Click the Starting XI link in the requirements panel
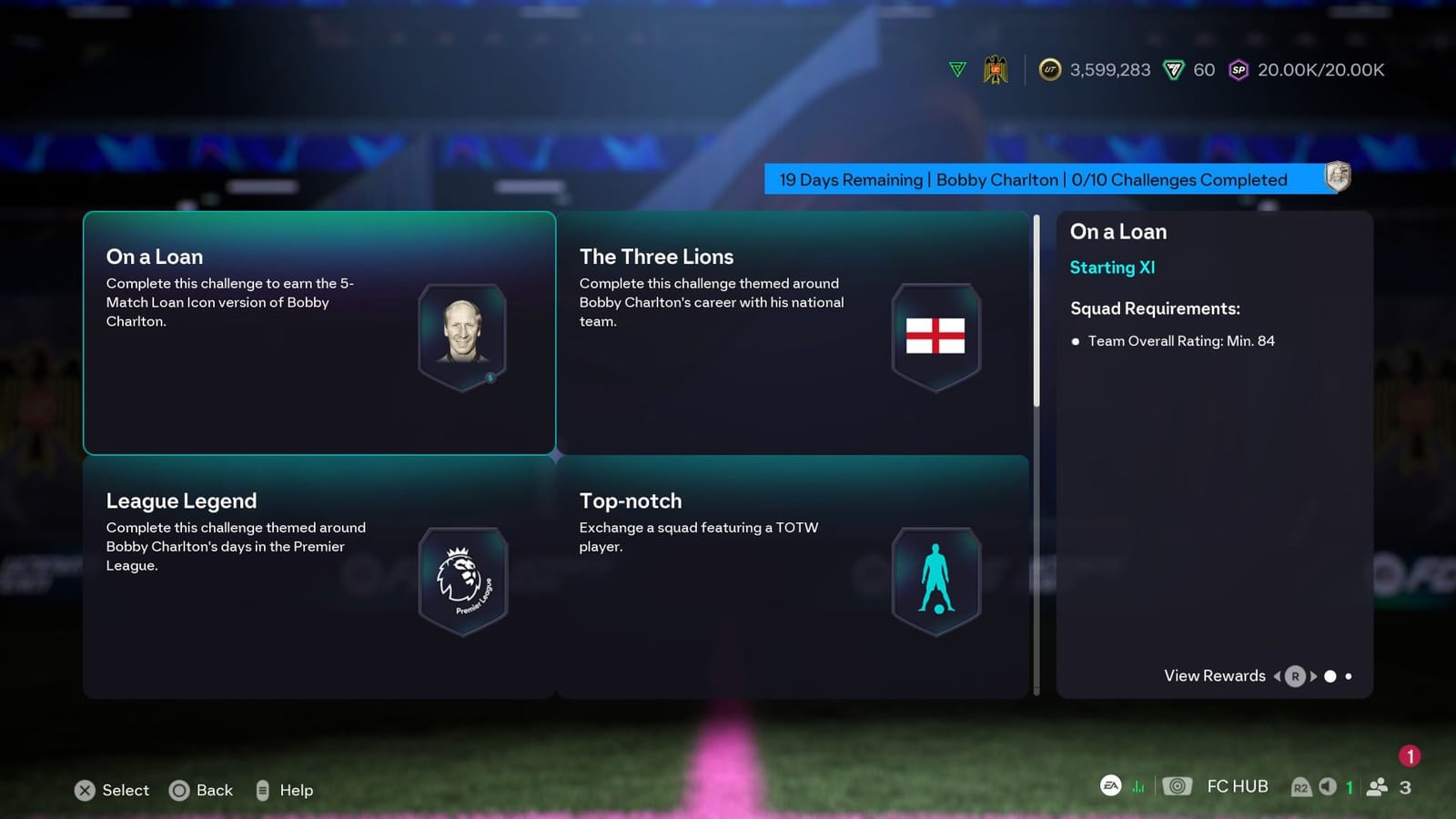 pyautogui.click(x=1112, y=268)
